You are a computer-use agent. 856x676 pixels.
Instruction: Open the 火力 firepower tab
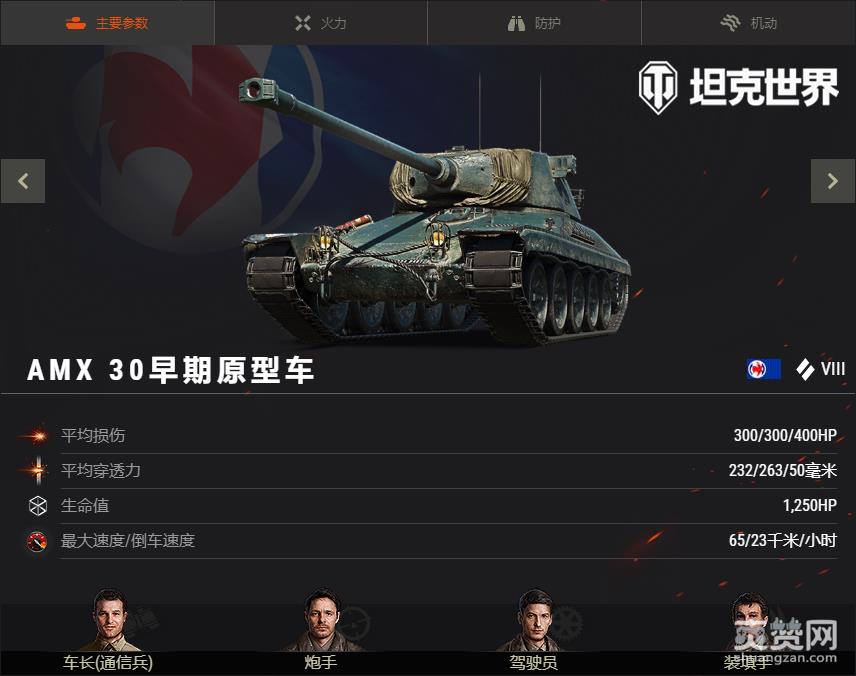(321, 23)
